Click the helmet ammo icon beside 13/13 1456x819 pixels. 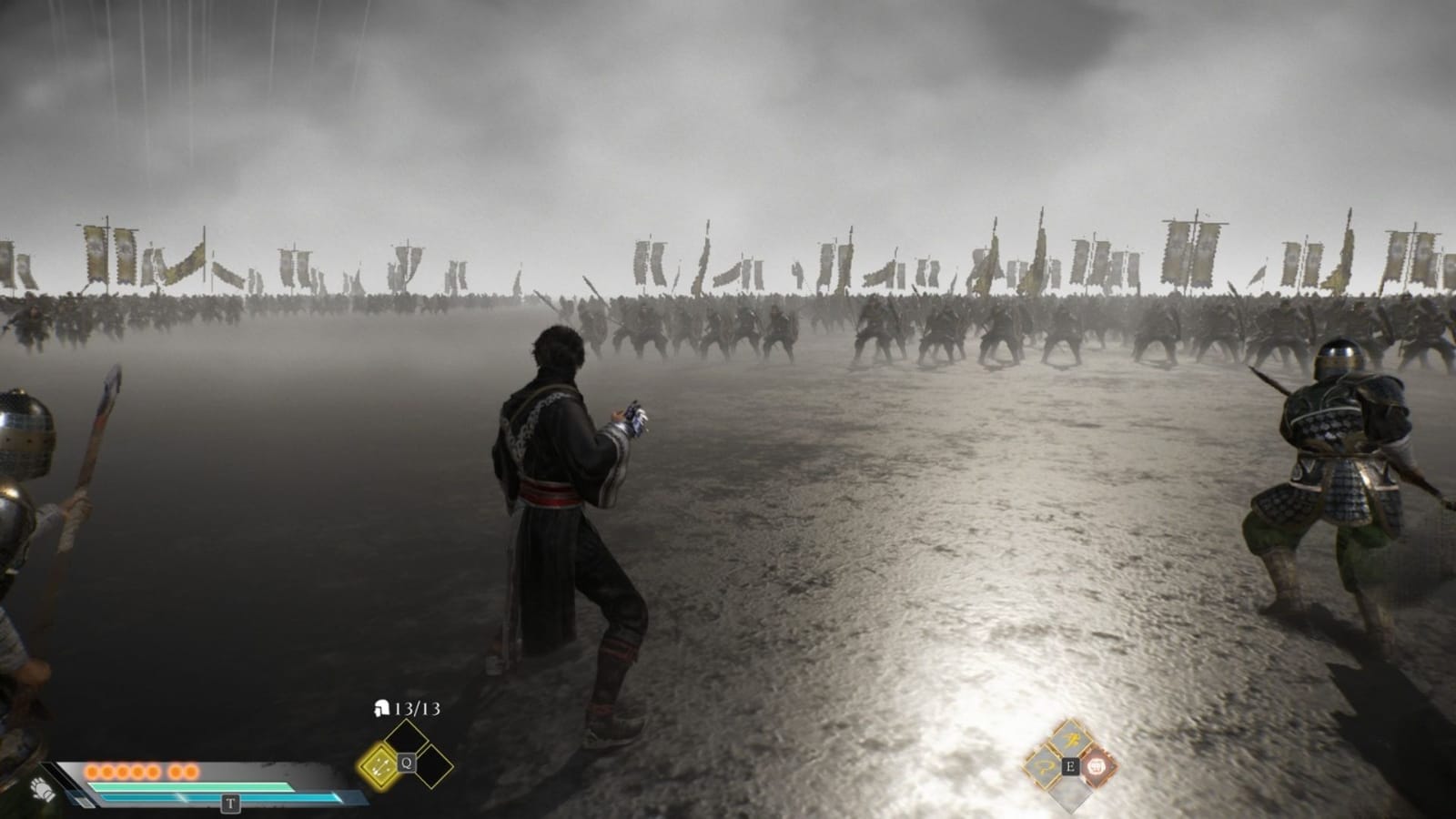point(382,708)
